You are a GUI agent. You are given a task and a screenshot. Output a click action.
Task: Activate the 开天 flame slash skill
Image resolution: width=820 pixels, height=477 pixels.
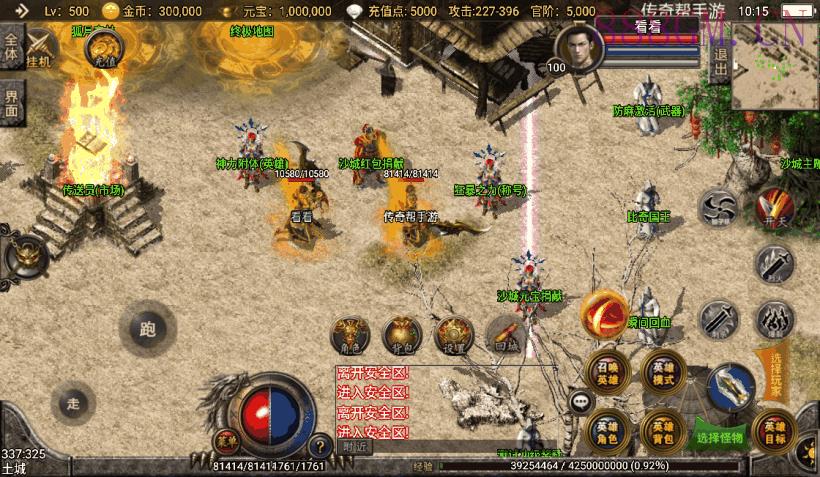[773, 208]
